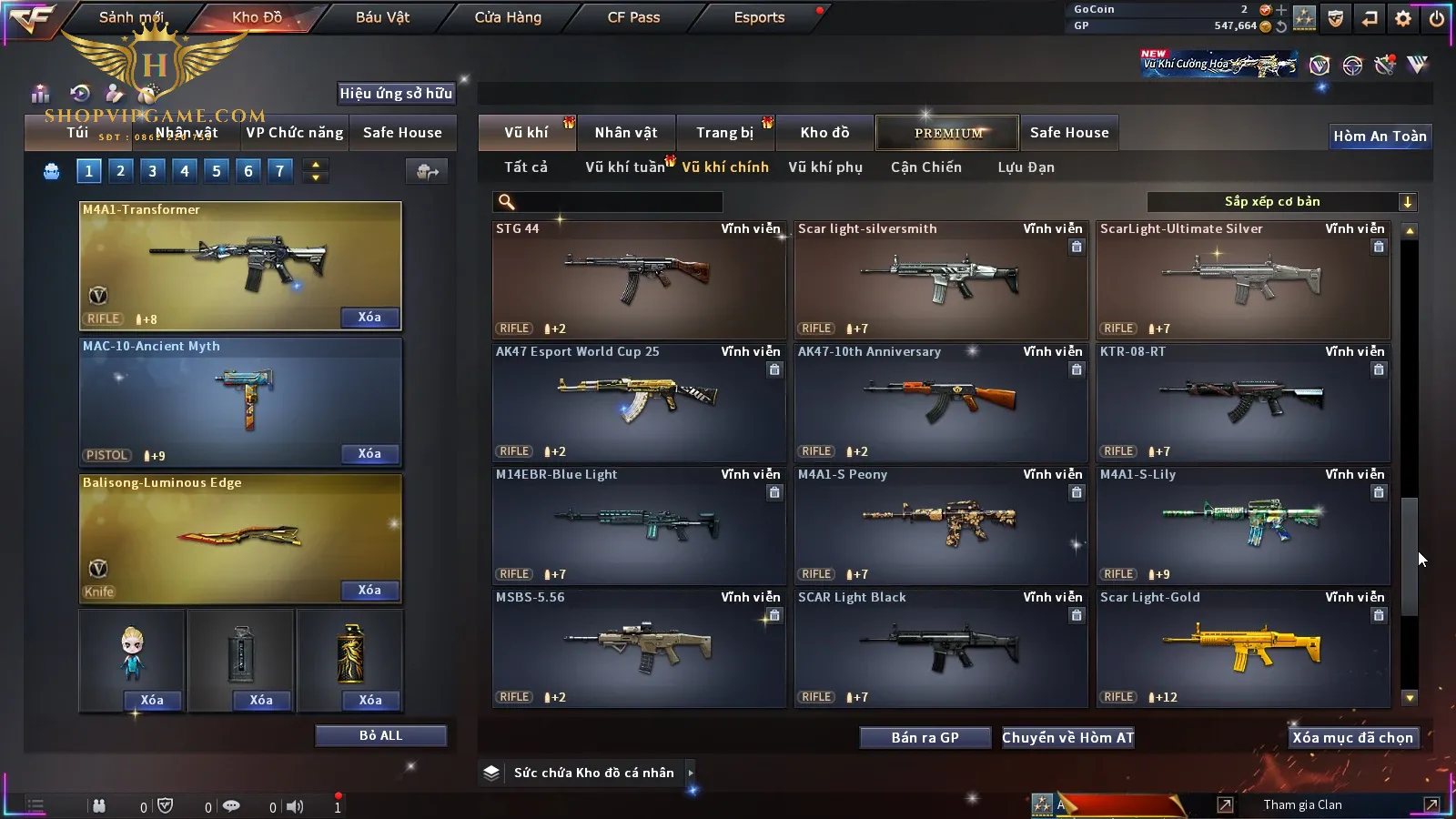Select the PREMIUM tab
Image resolution: width=1456 pixels, height=819 pixels.
[948, 133]
